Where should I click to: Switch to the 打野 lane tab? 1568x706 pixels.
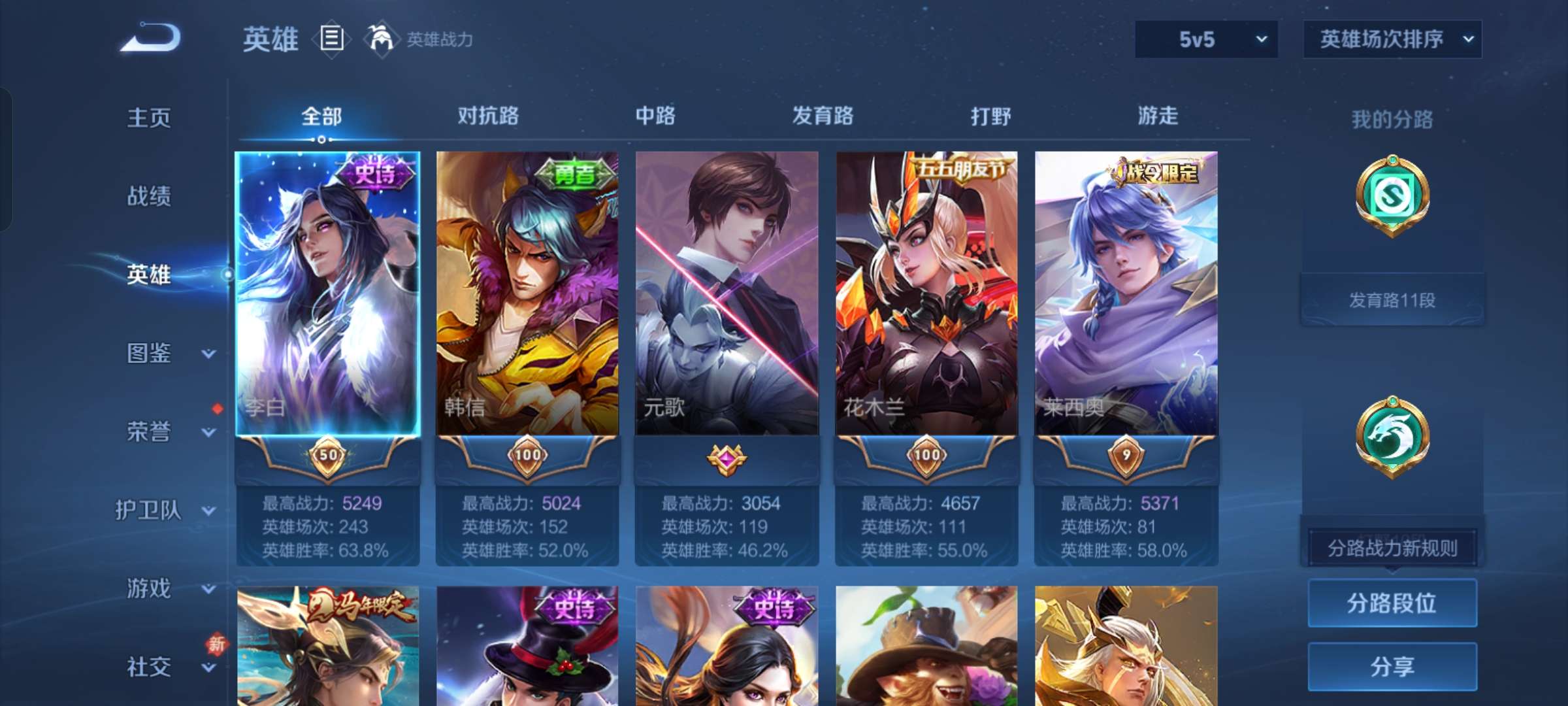991,116
